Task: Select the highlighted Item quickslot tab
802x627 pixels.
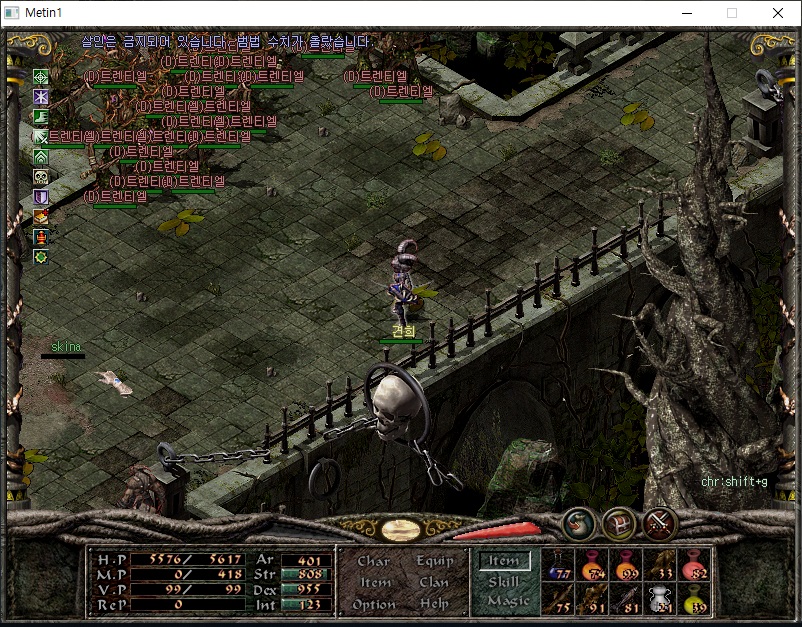Action: 504,562
